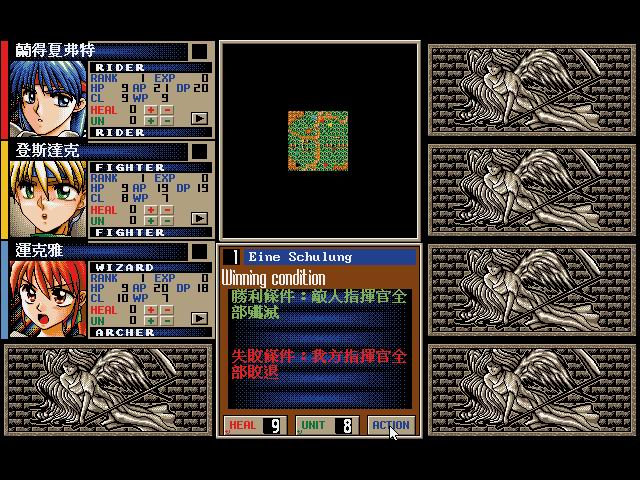Click the ACTION button

point(390,425)
